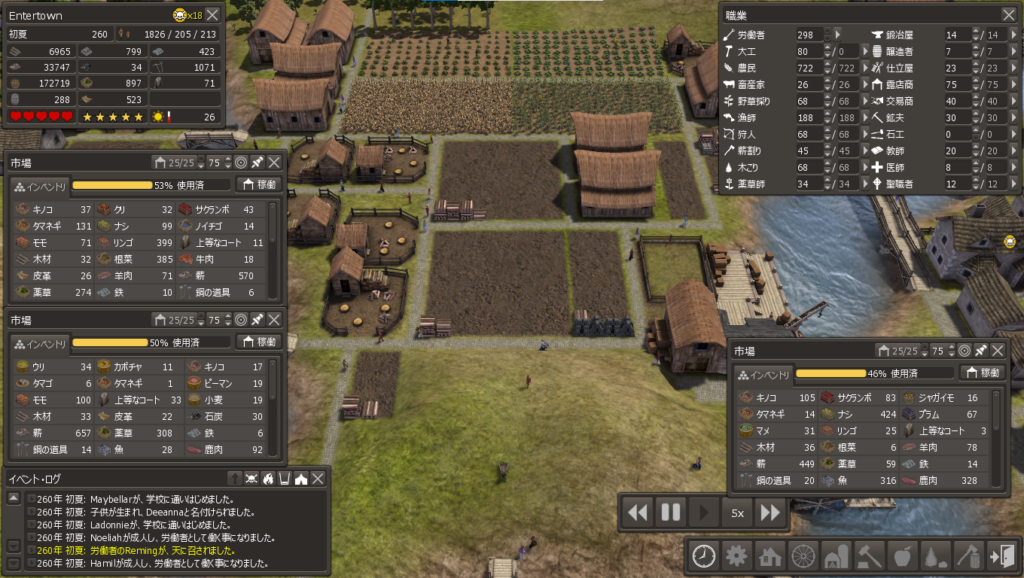Open the clock game-speed toolbar icon

pyautogui.click(x=705, y=557)
